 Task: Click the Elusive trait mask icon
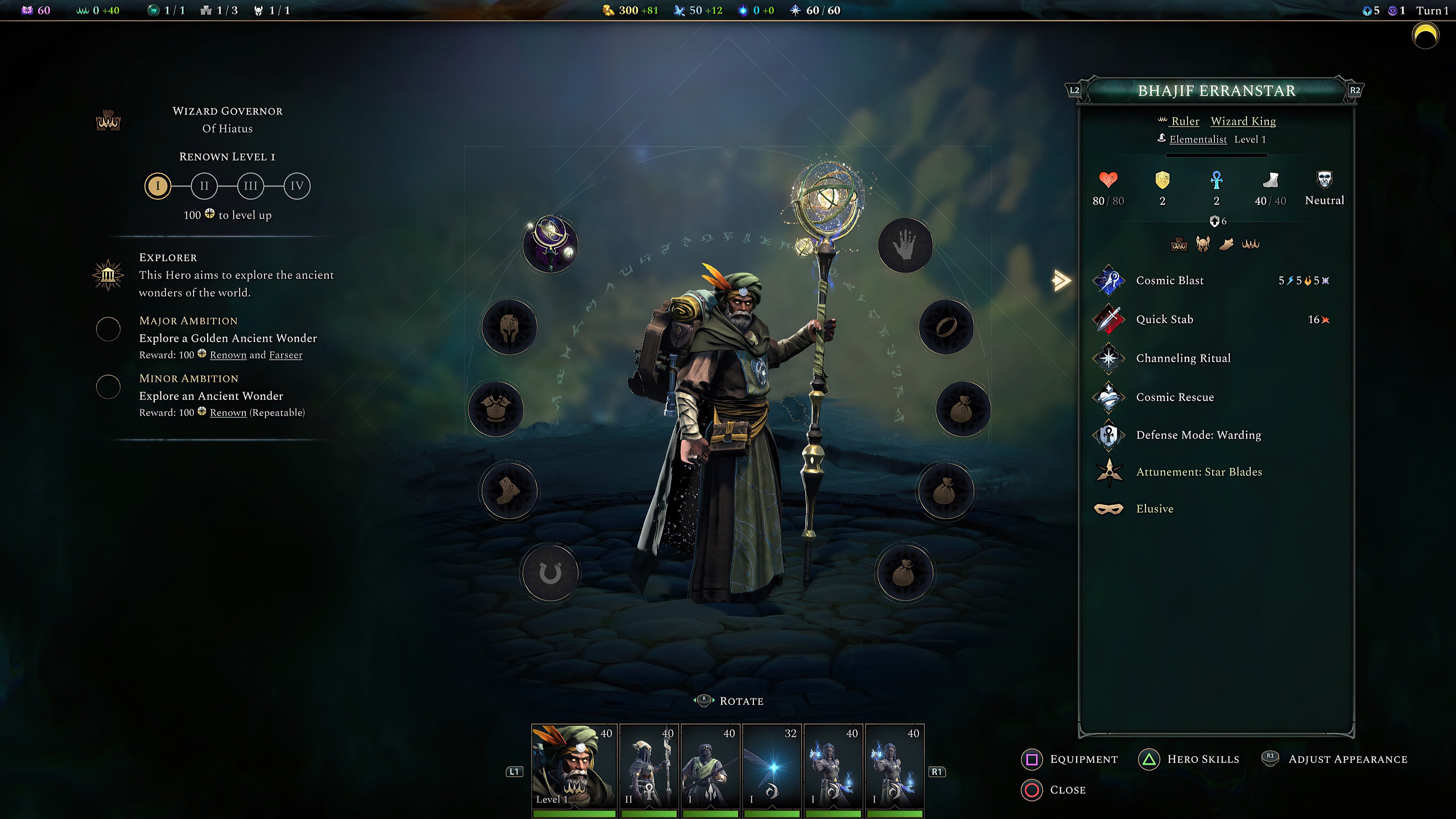pos(1109,509)
